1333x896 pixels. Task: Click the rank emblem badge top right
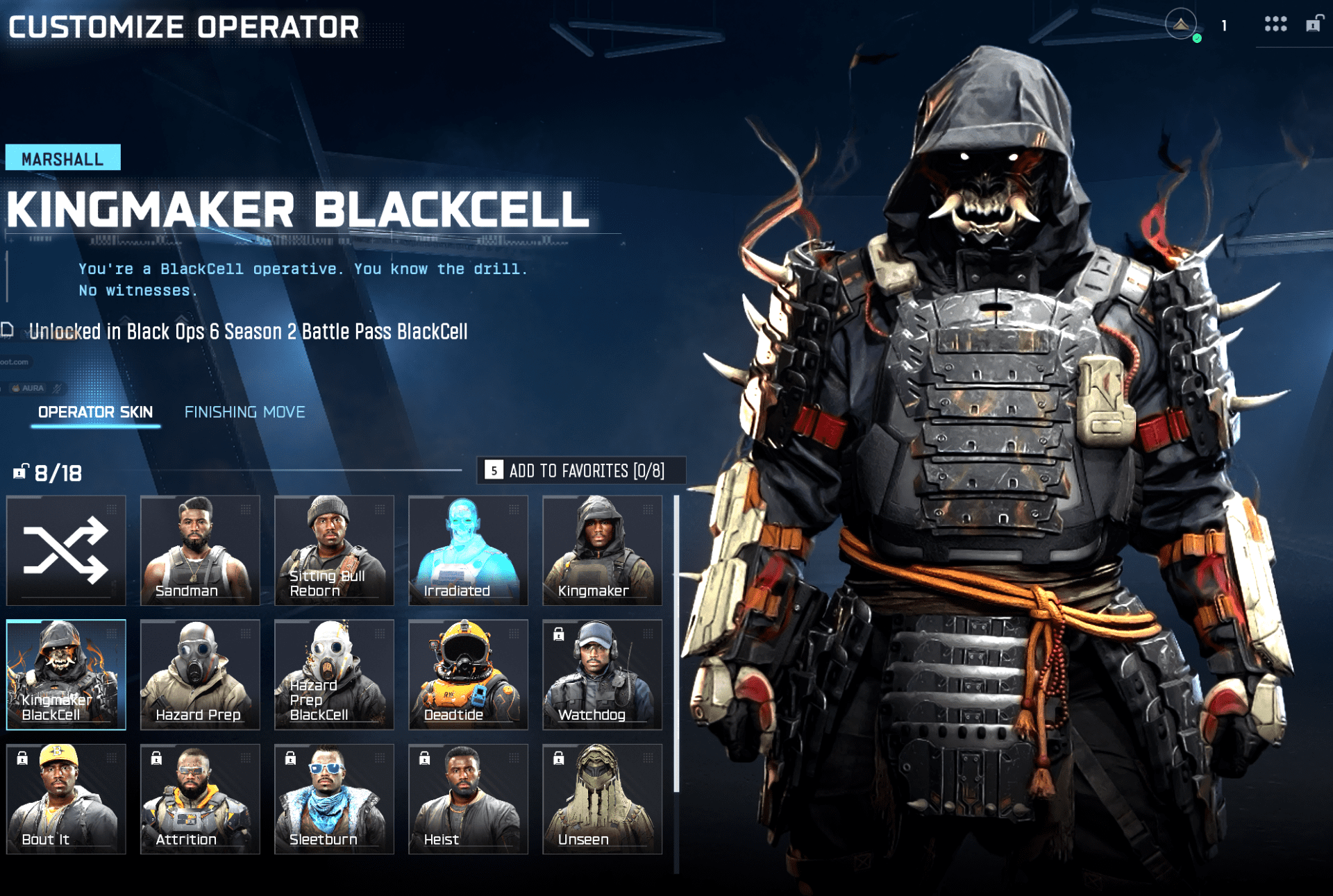(1180, 23)
